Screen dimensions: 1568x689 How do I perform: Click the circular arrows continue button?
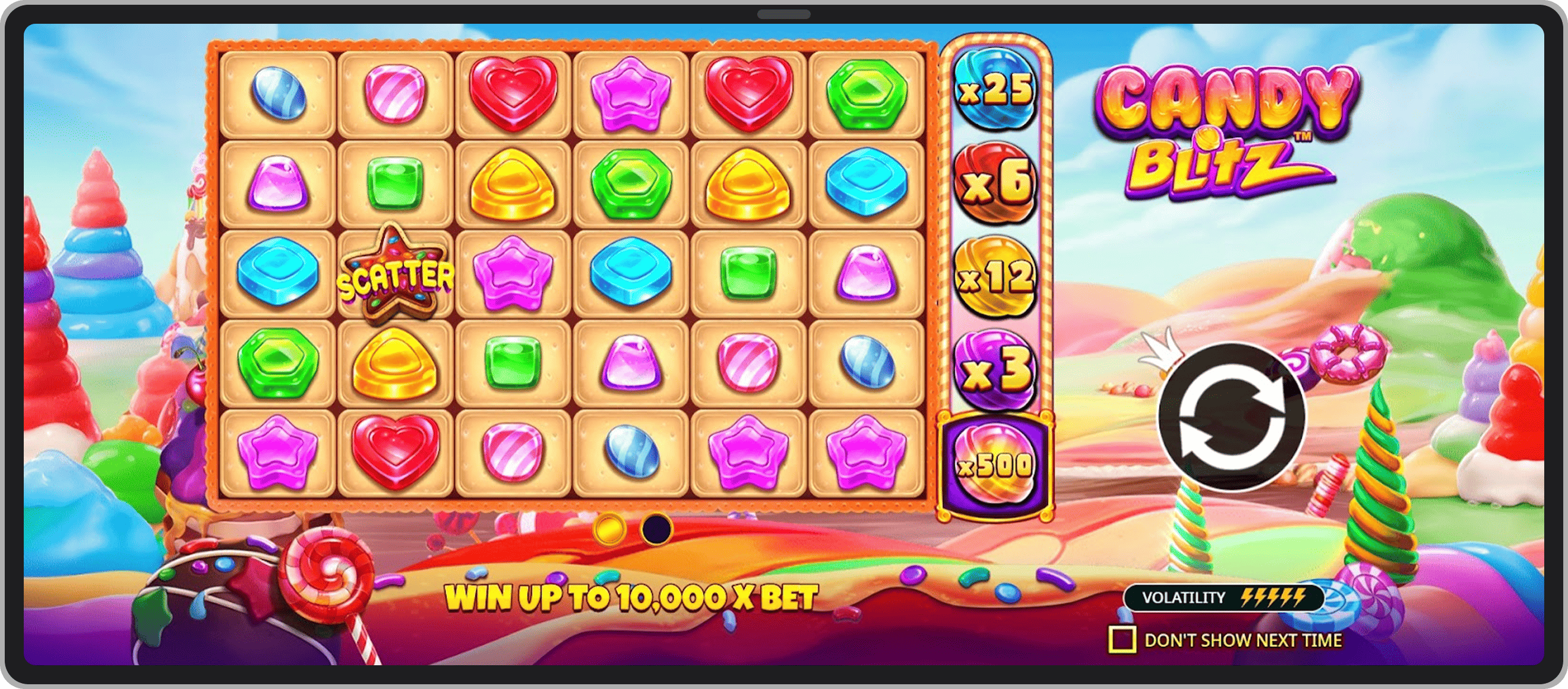click(x=1231, y=417)
